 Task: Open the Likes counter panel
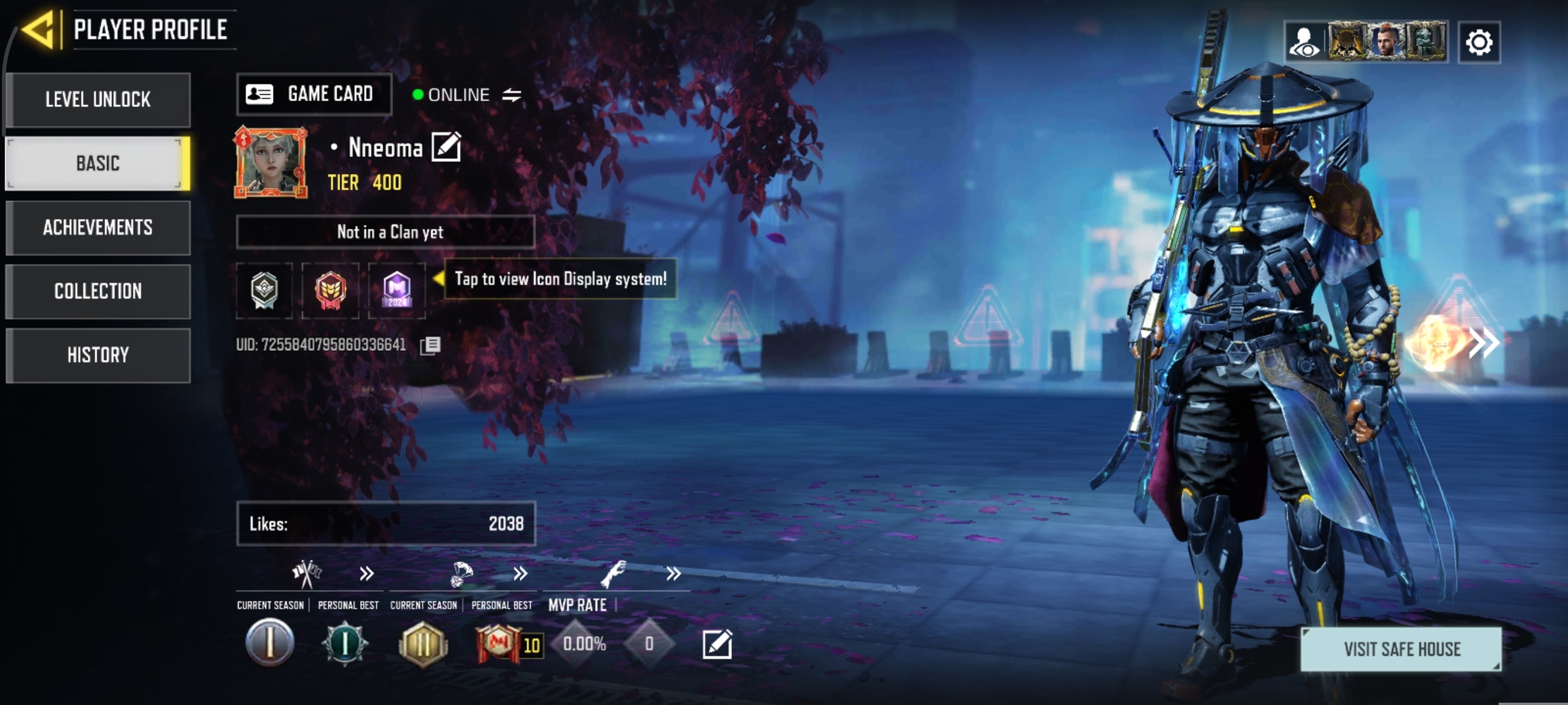pyautogui.click(x=385, y=524)
